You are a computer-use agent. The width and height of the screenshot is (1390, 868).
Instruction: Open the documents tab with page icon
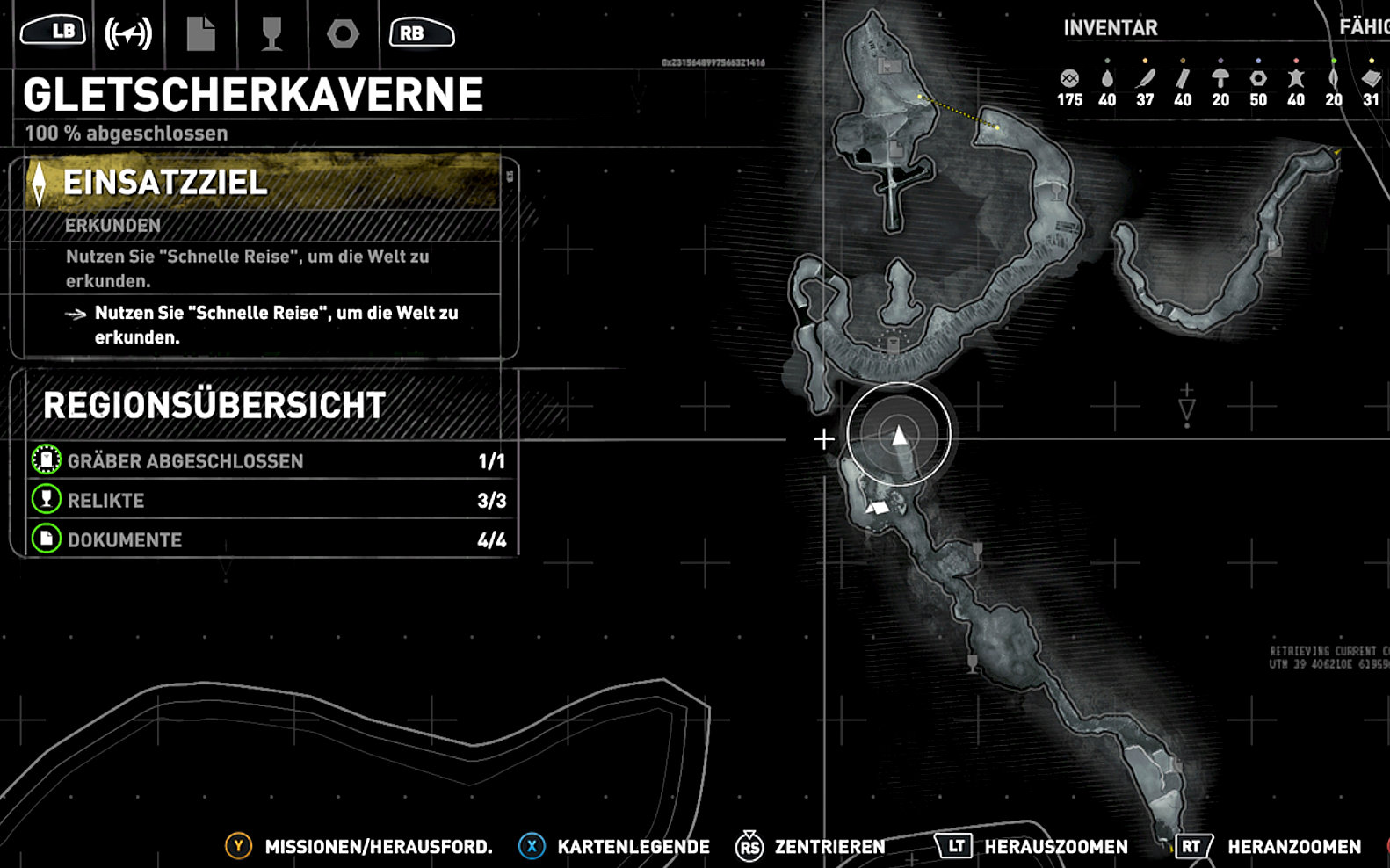(200, 34)
